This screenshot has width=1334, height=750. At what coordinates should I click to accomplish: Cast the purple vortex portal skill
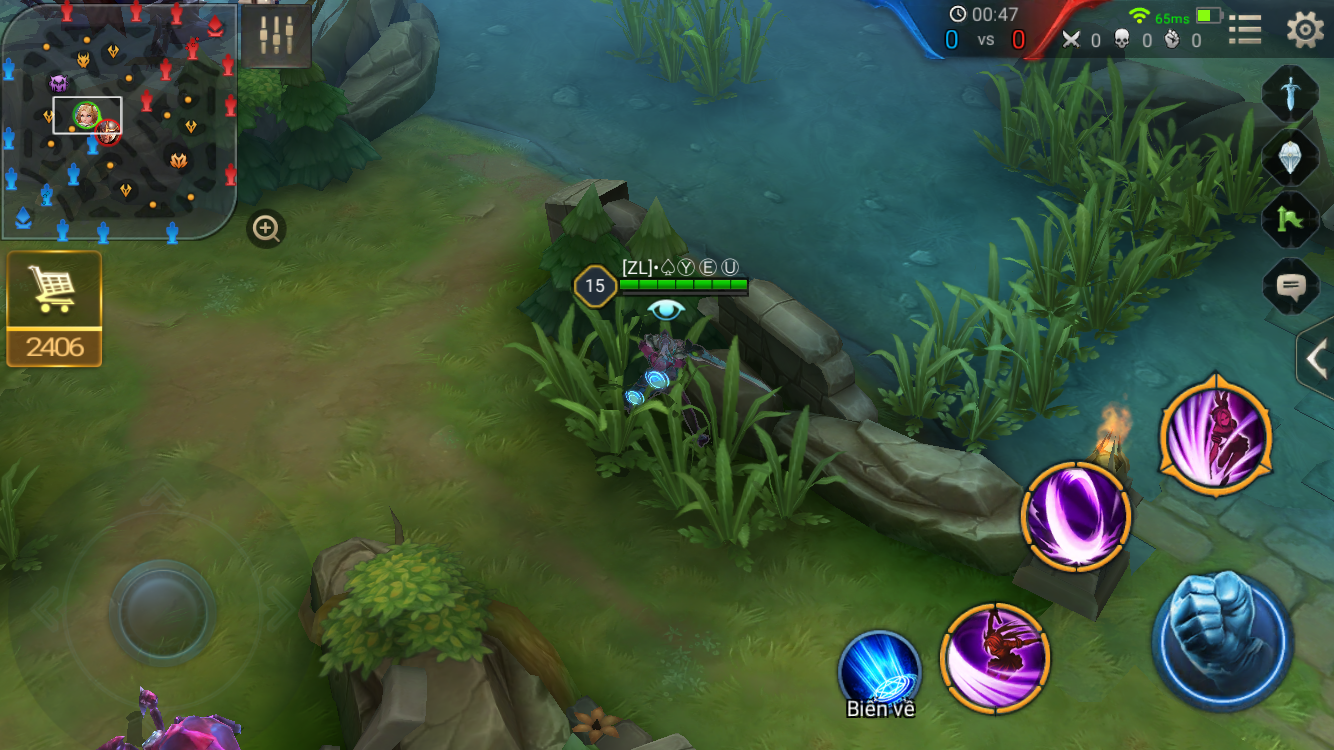tap(1076, 517)
